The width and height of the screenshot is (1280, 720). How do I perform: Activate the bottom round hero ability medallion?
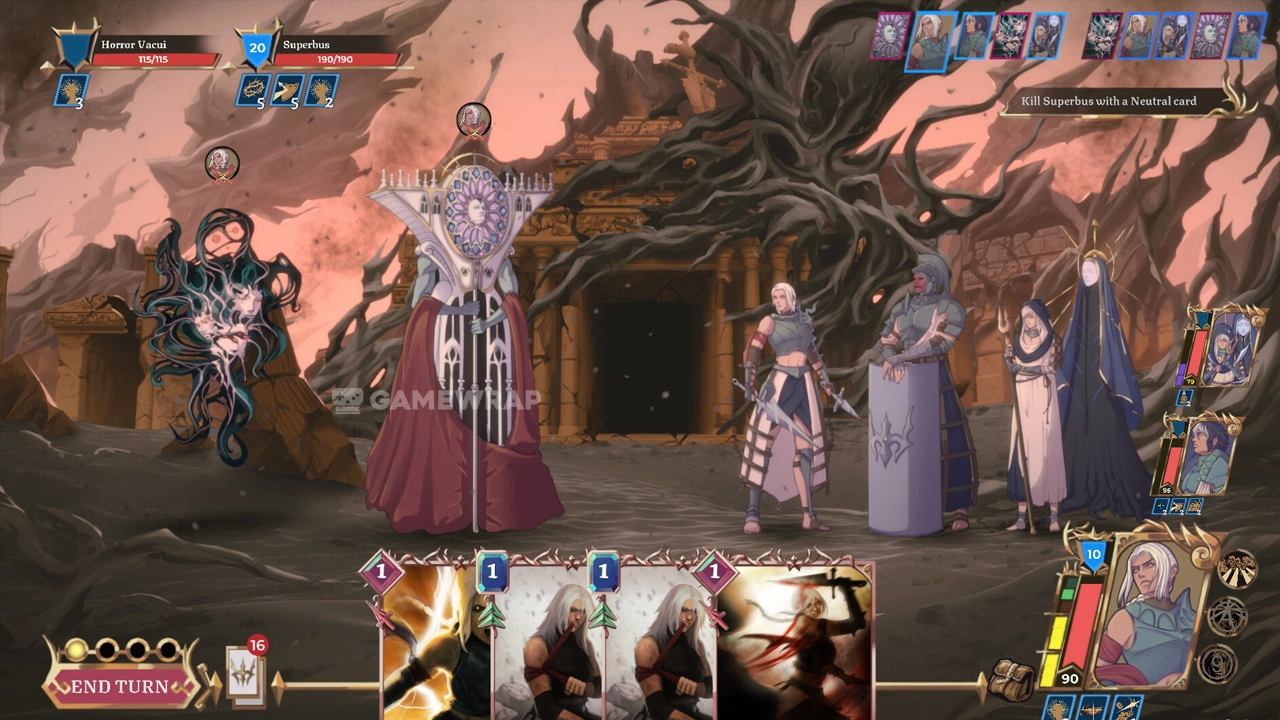pyautogui.click(x=1217, y=664)
